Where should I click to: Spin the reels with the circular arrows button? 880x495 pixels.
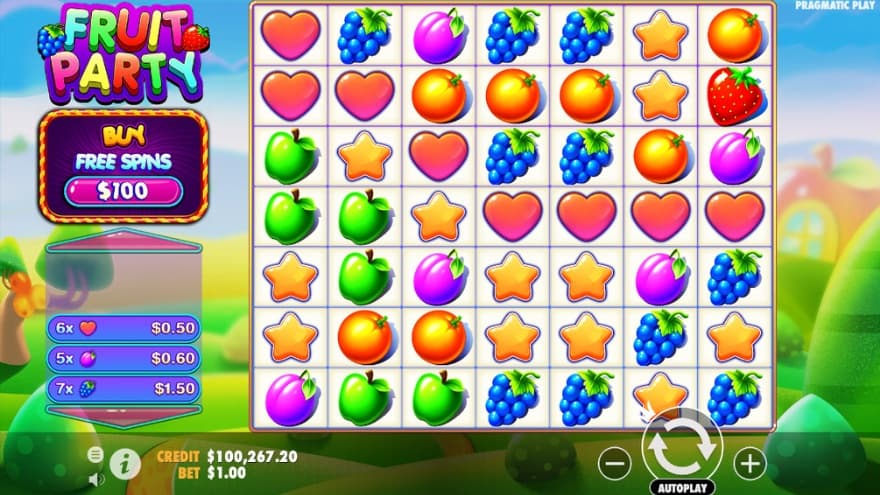[682, 450]
